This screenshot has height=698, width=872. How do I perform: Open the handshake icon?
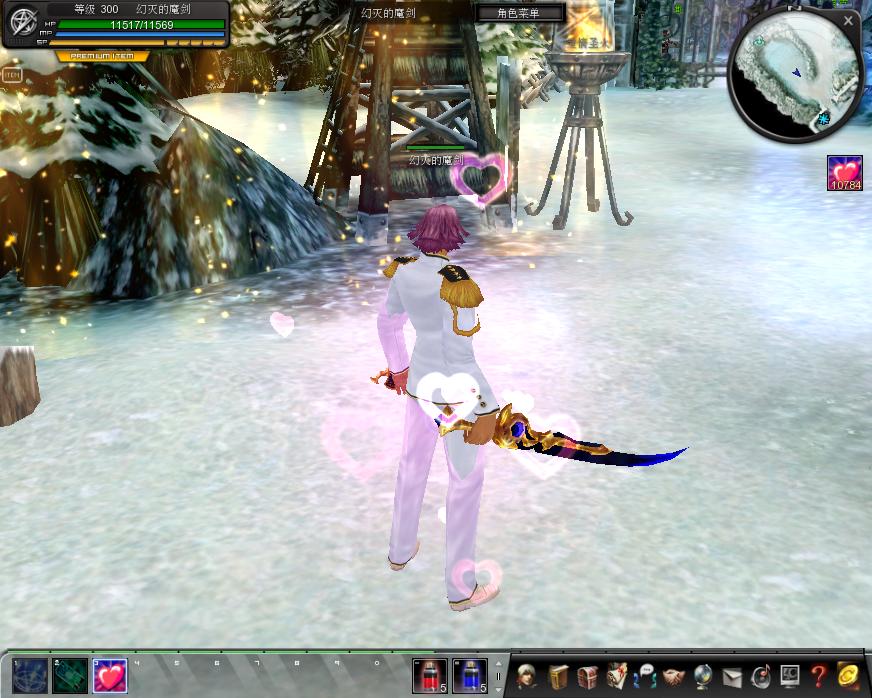674,676
